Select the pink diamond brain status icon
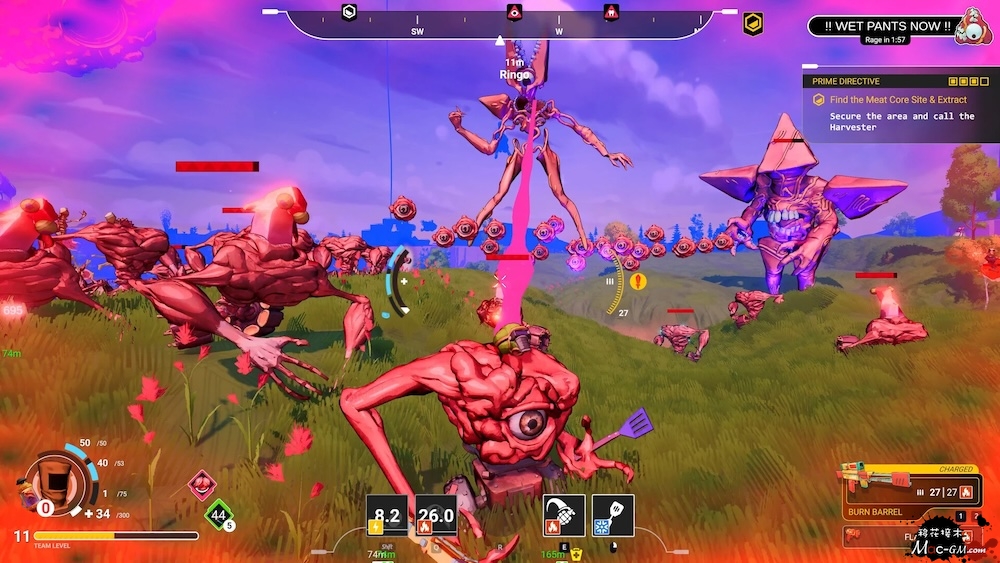 coord(203,484)
